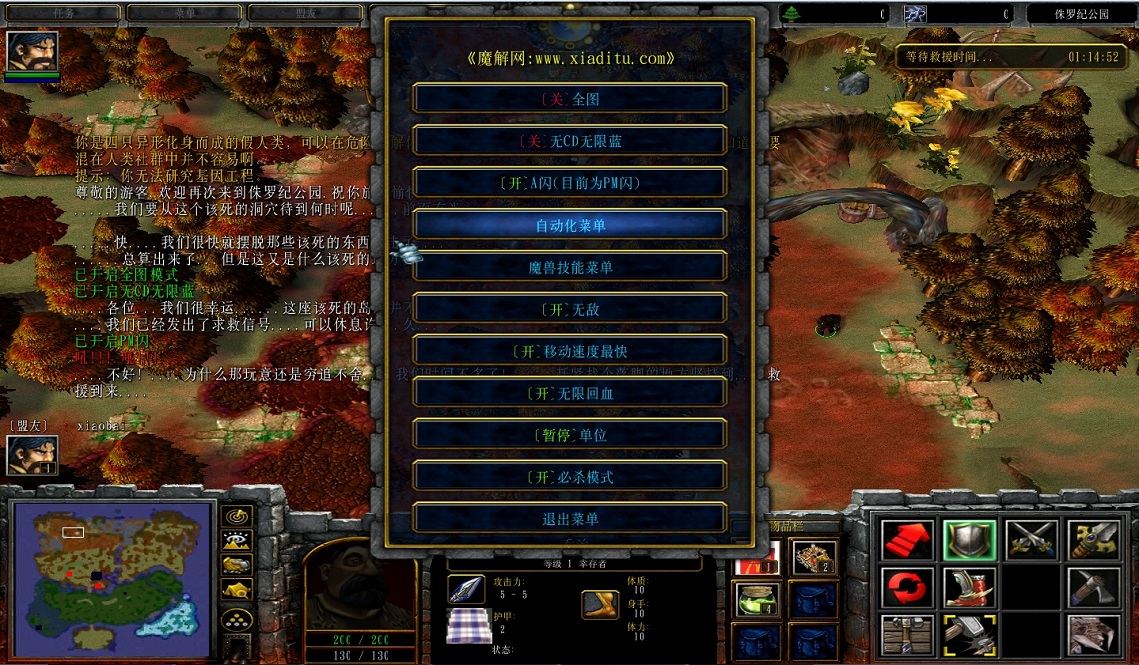
Task: Use the green potion jar item
Action: tap(759, 599)
